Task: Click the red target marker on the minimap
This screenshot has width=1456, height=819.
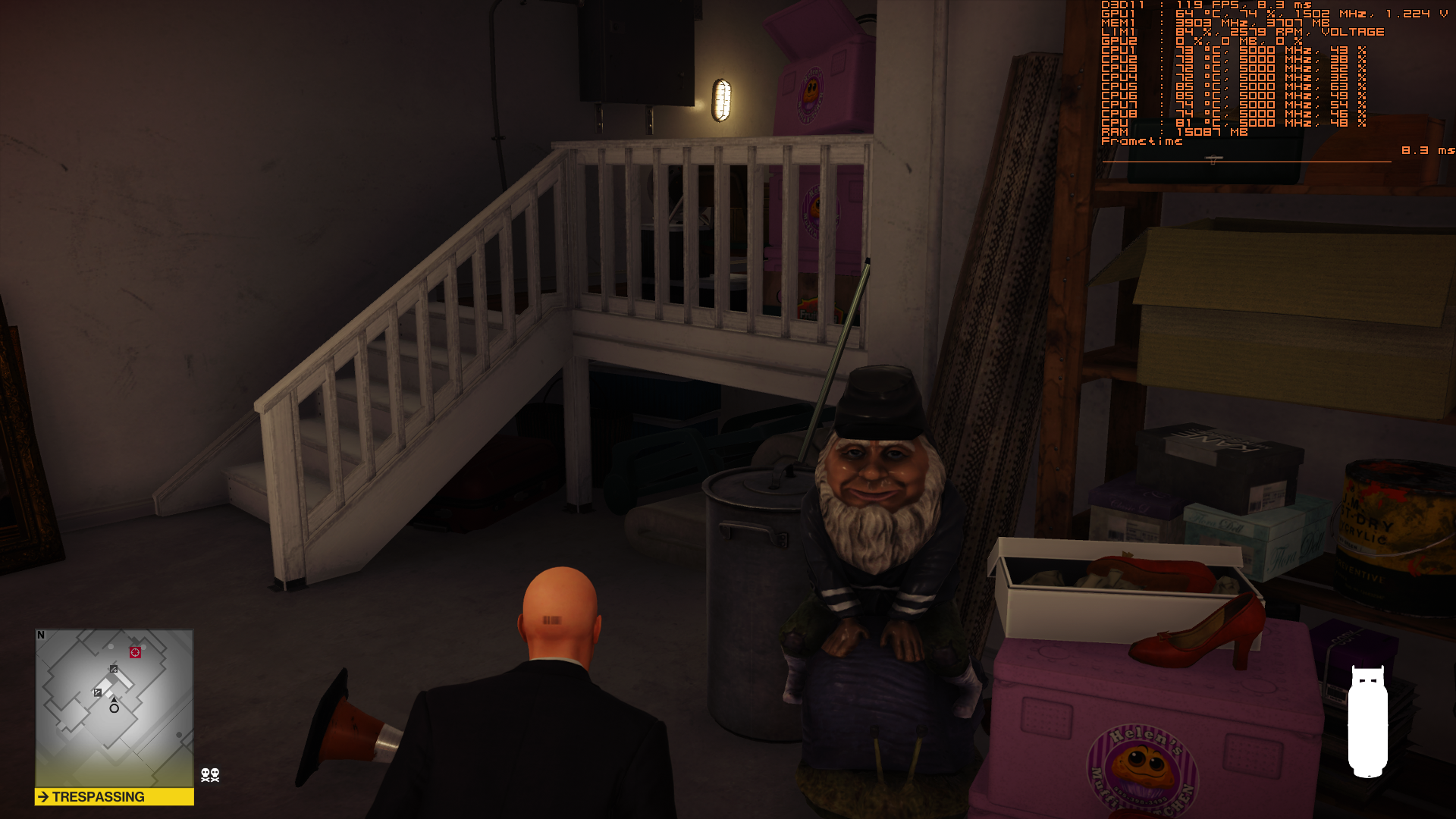Action: click(135, 652)
